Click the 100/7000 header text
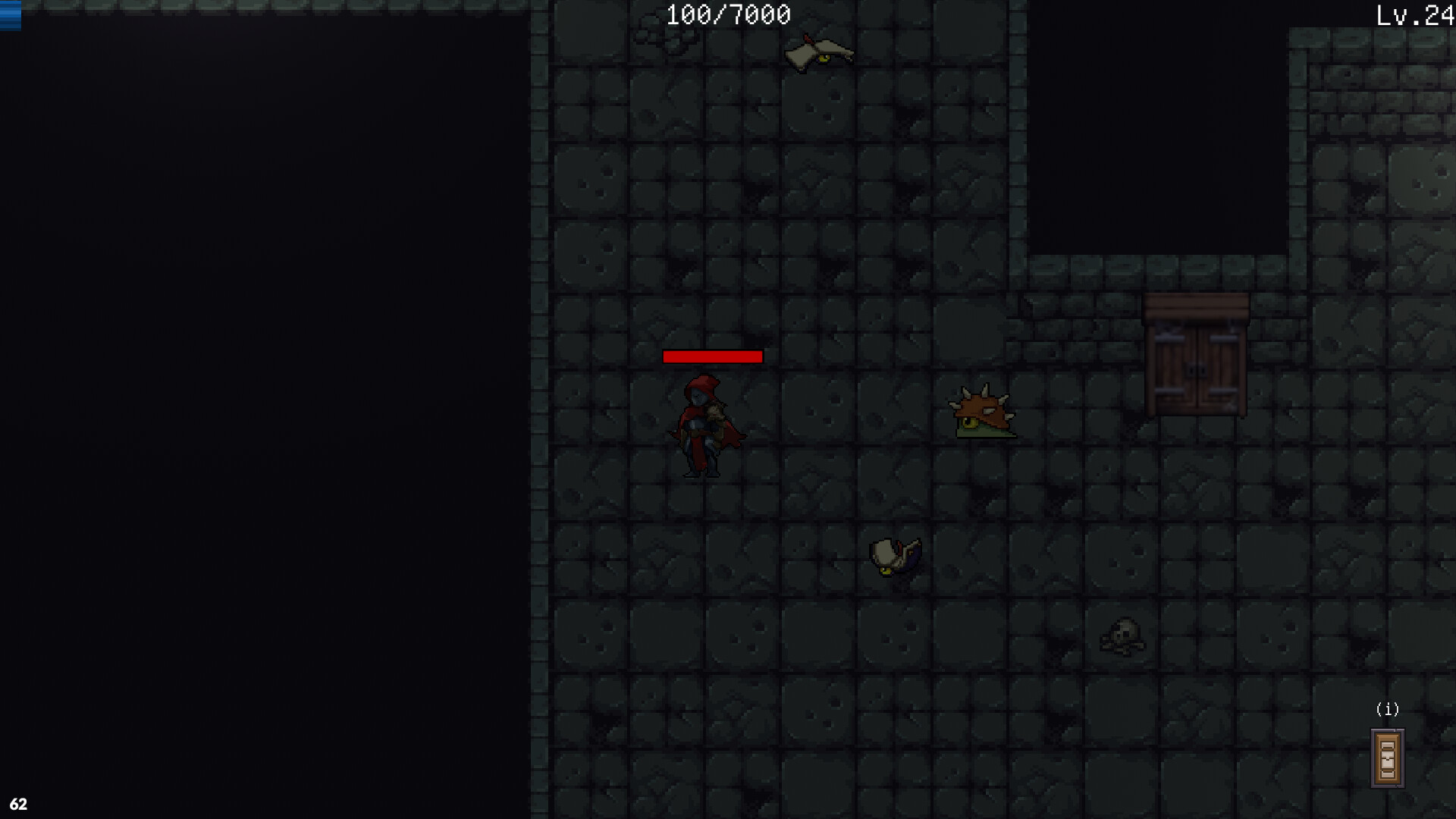The width and height of the screenshot is (1456, 819). [726, 14]
